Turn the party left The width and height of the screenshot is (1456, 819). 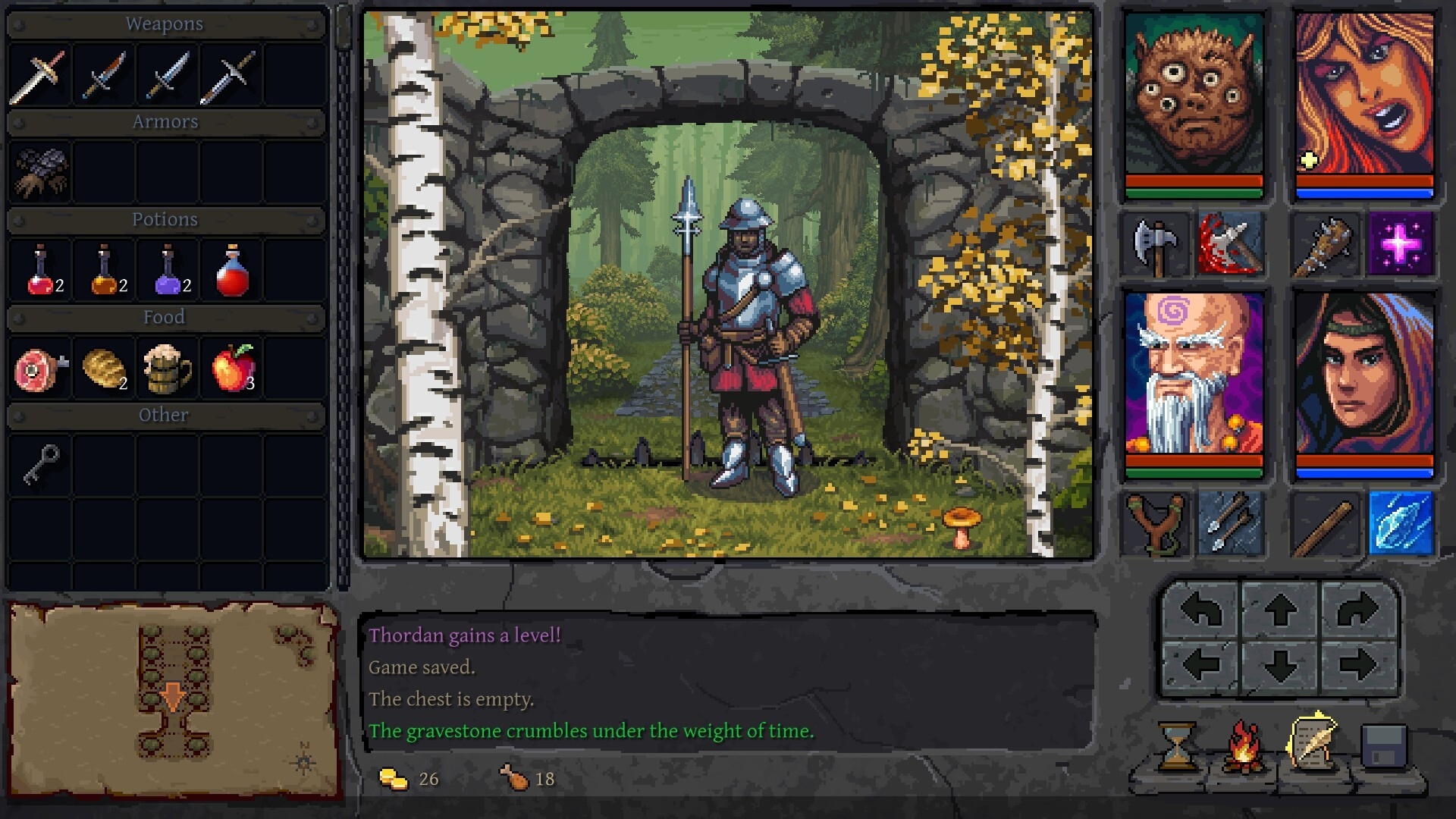click(1201, 610)
